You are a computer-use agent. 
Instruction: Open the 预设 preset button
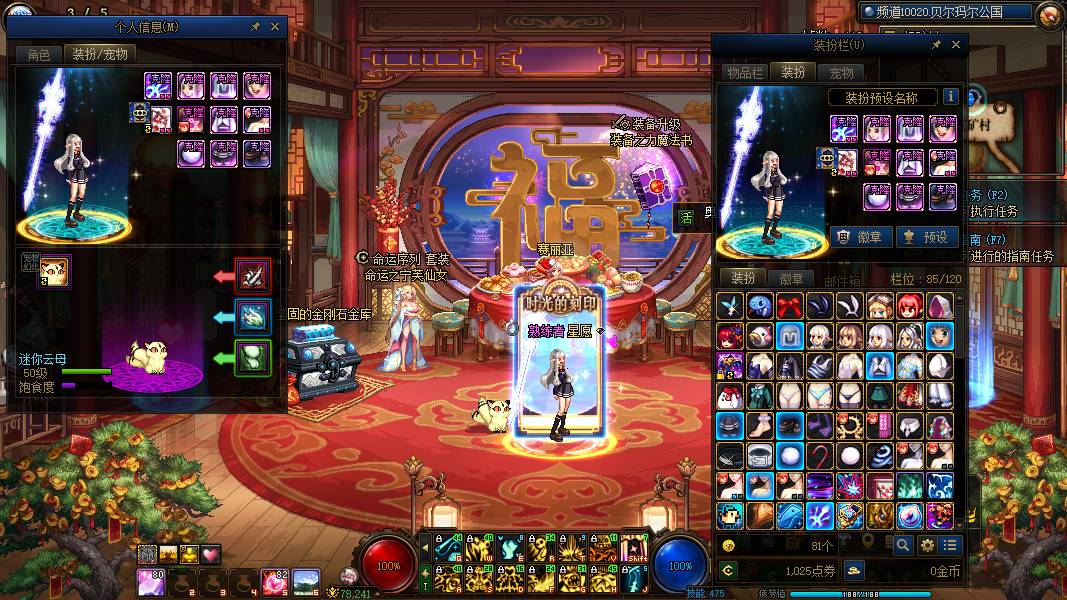(x=925, y=237)
